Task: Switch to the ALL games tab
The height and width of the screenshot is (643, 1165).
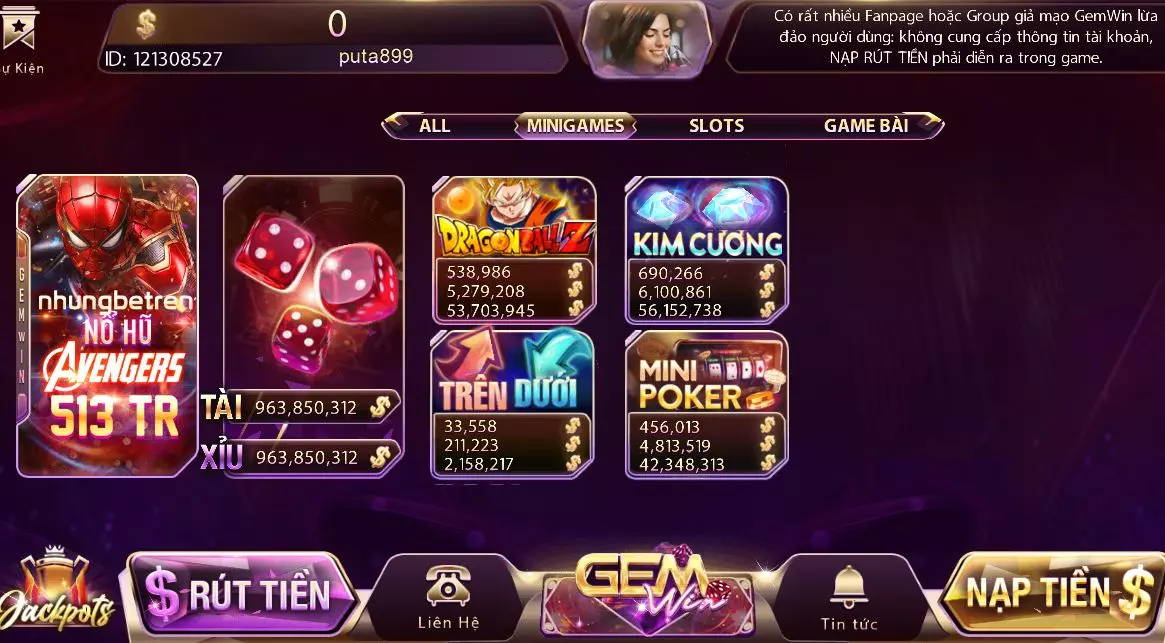Action: click(x=434, y=126)
